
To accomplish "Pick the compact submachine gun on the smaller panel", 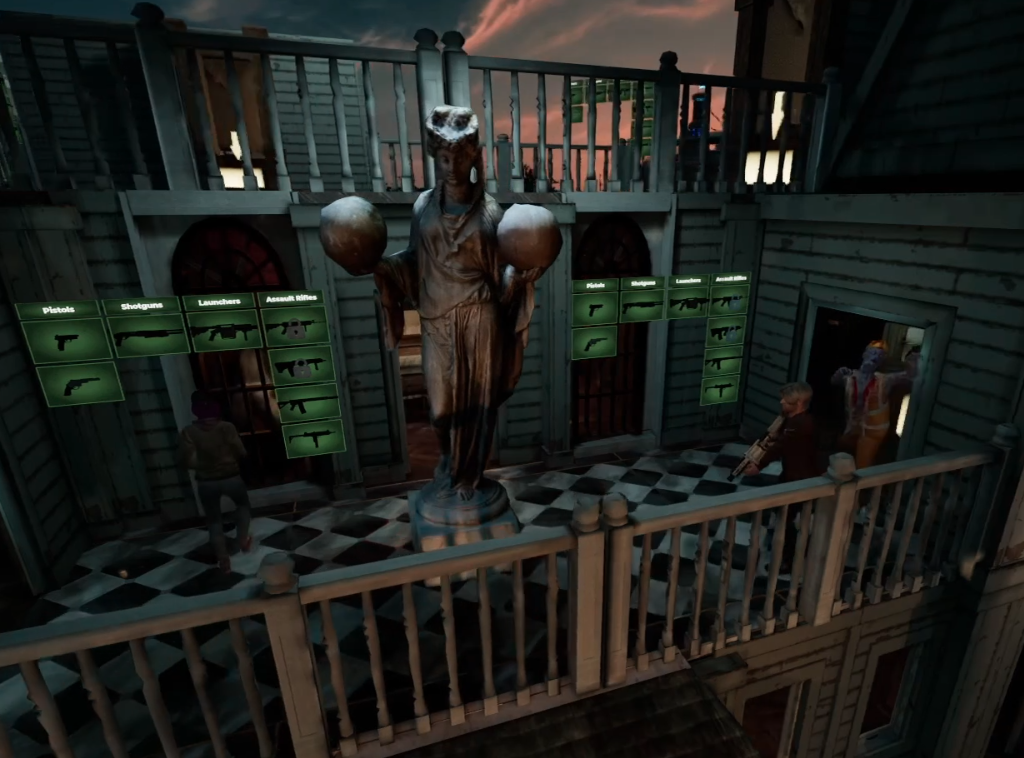I will (719, 390).
